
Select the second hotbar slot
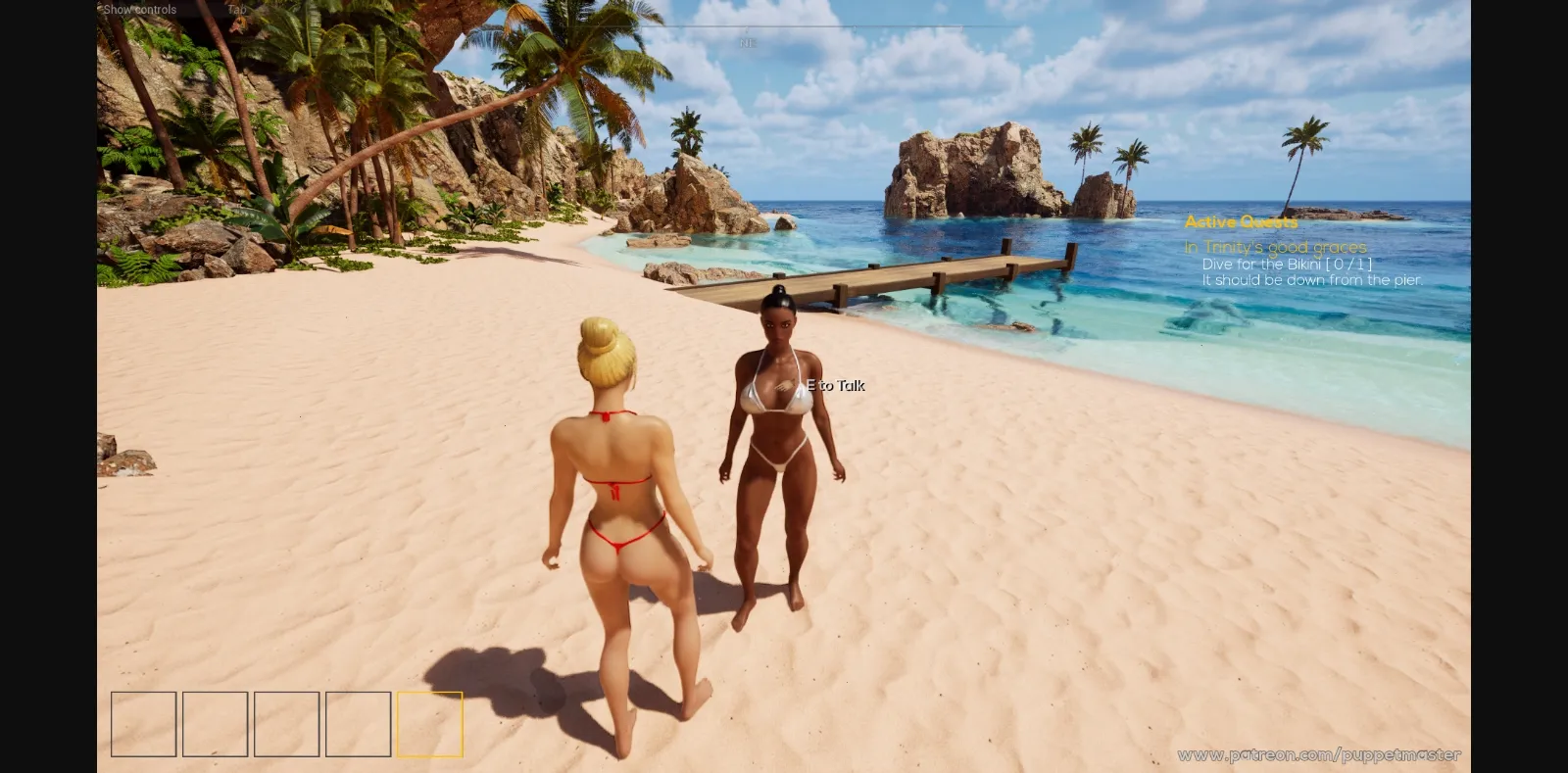click(x=215, y=725)
